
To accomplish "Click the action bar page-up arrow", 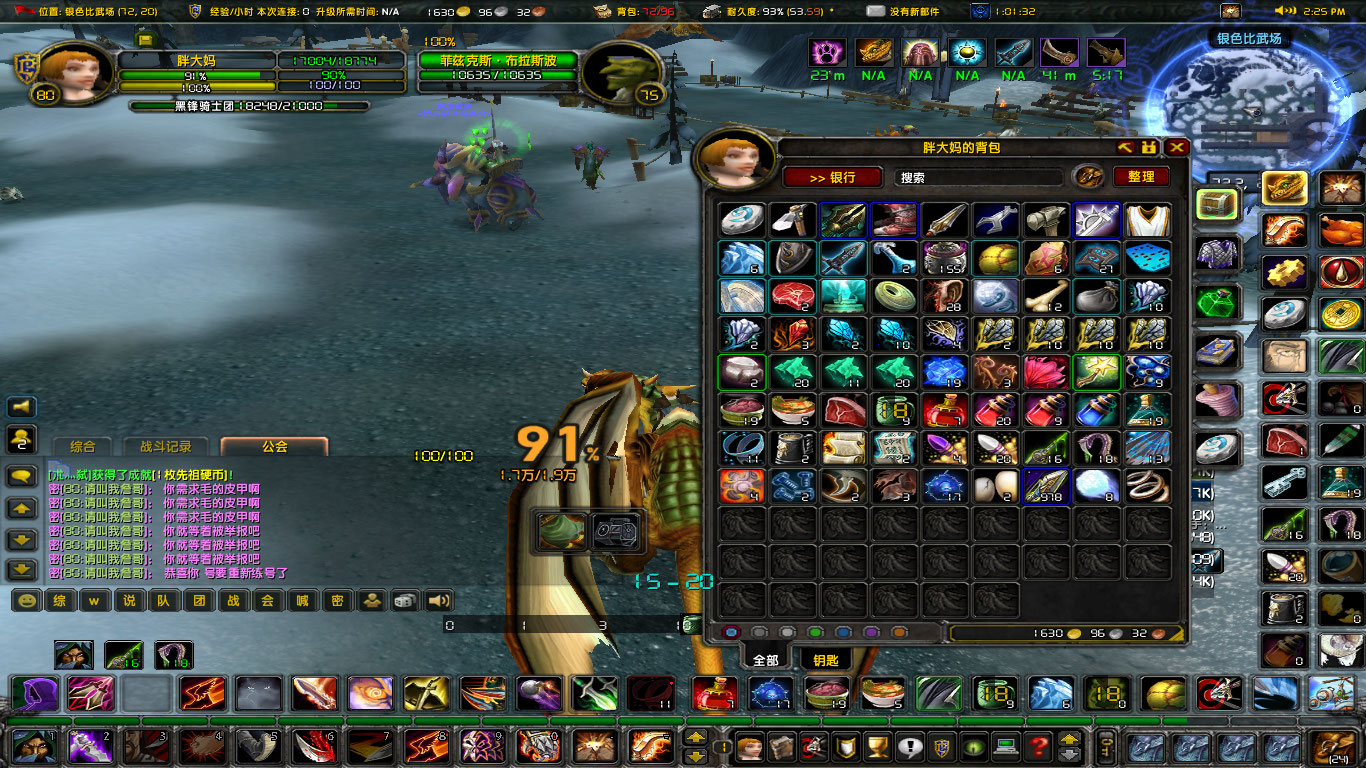I will click(695, 737).
